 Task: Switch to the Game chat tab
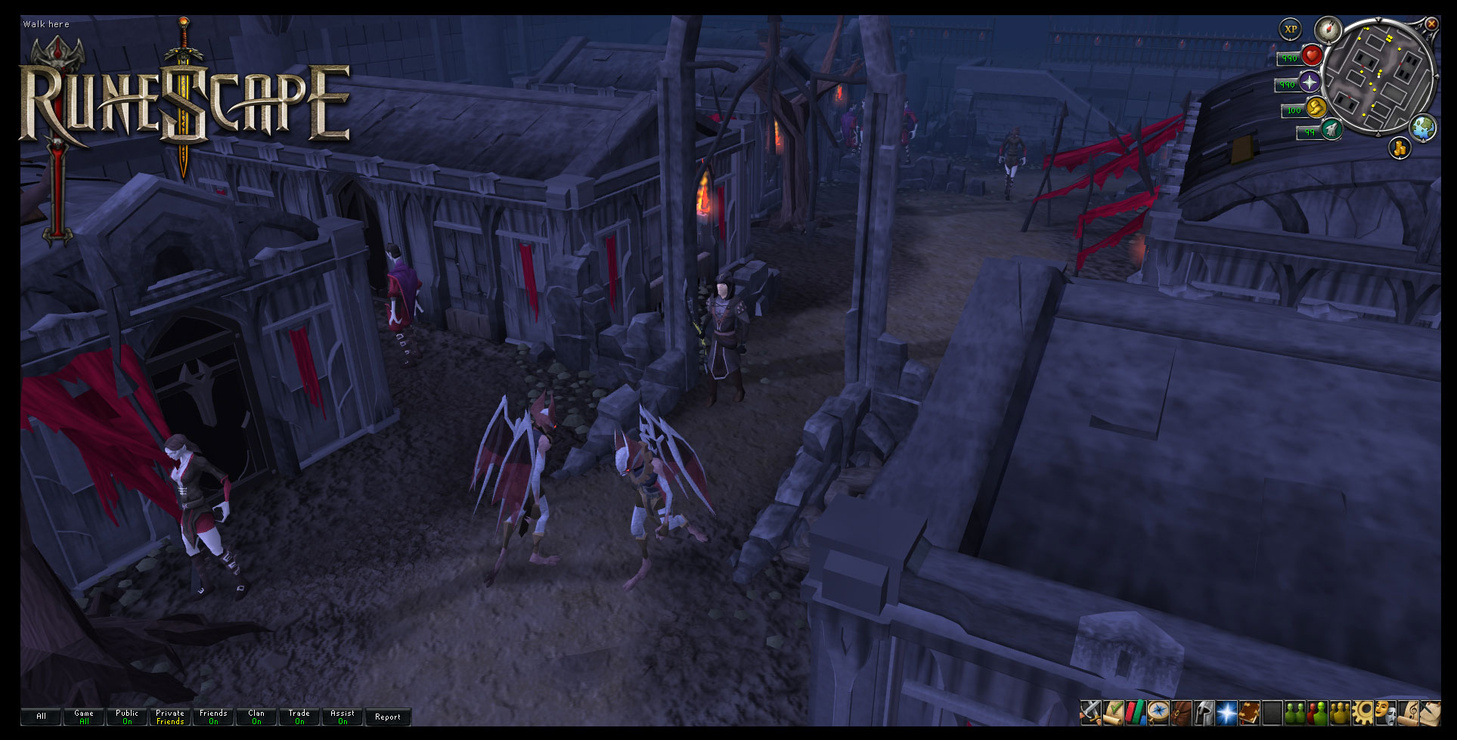click(x=84, y=717)
